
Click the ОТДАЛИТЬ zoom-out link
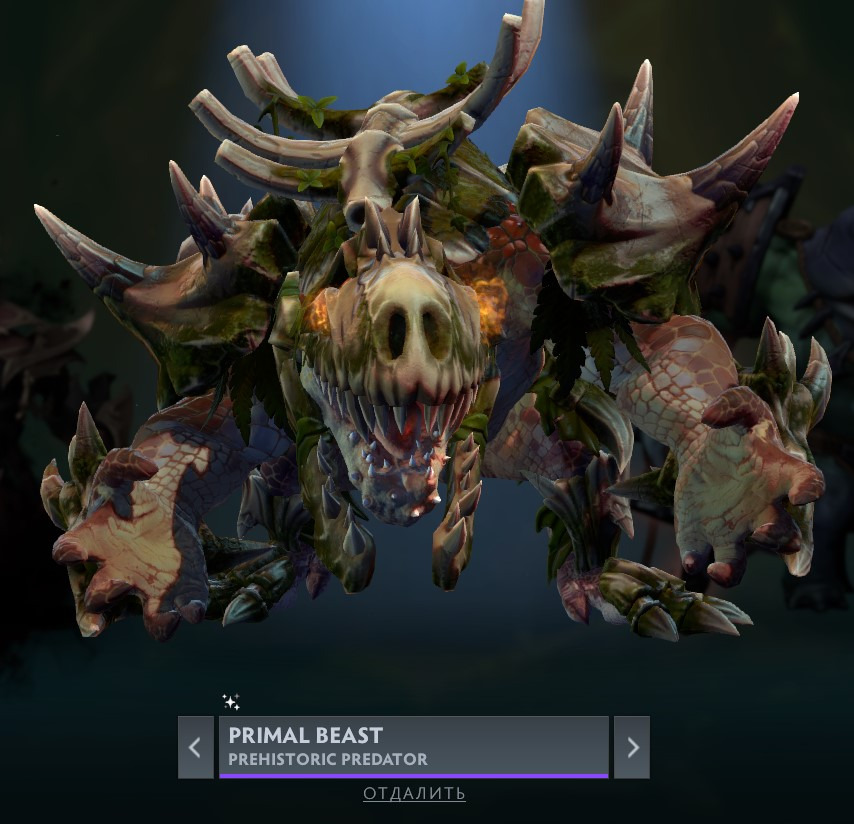tap(414, 794)
